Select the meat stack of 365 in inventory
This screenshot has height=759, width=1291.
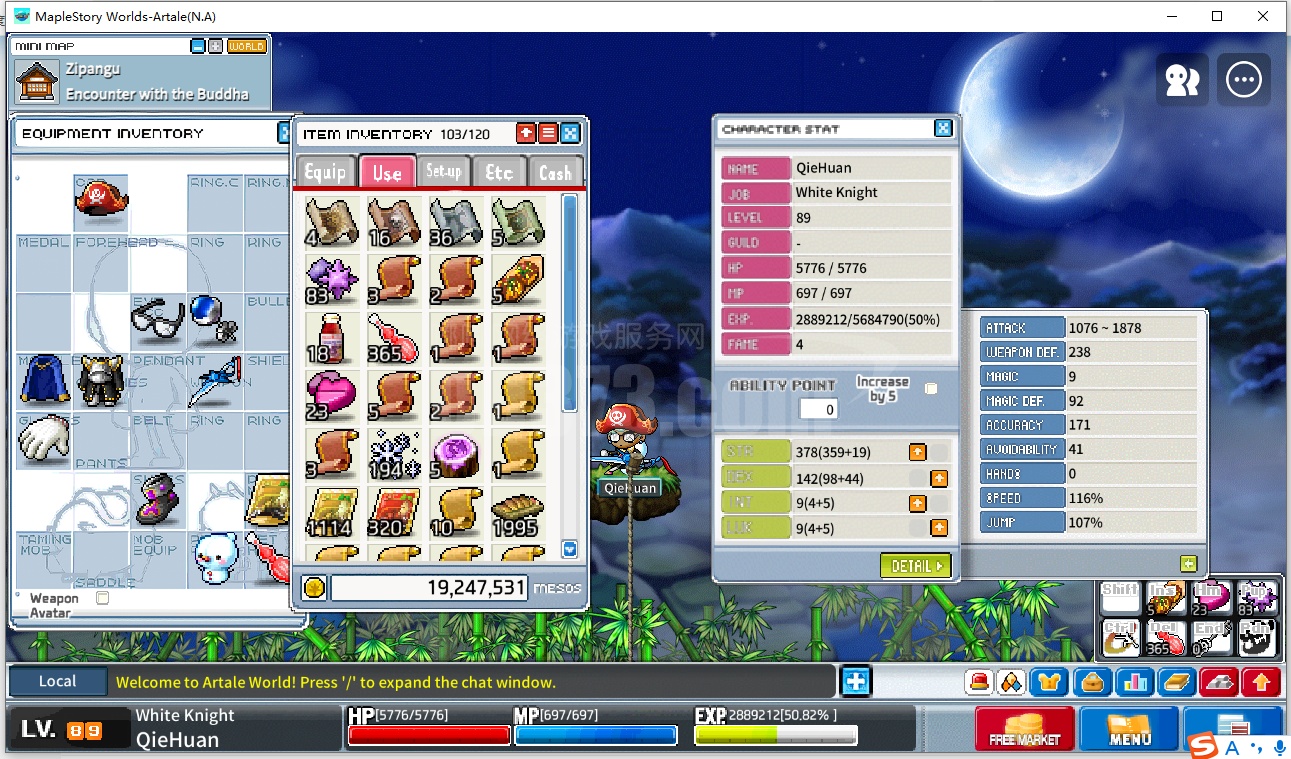click(394, 338)
